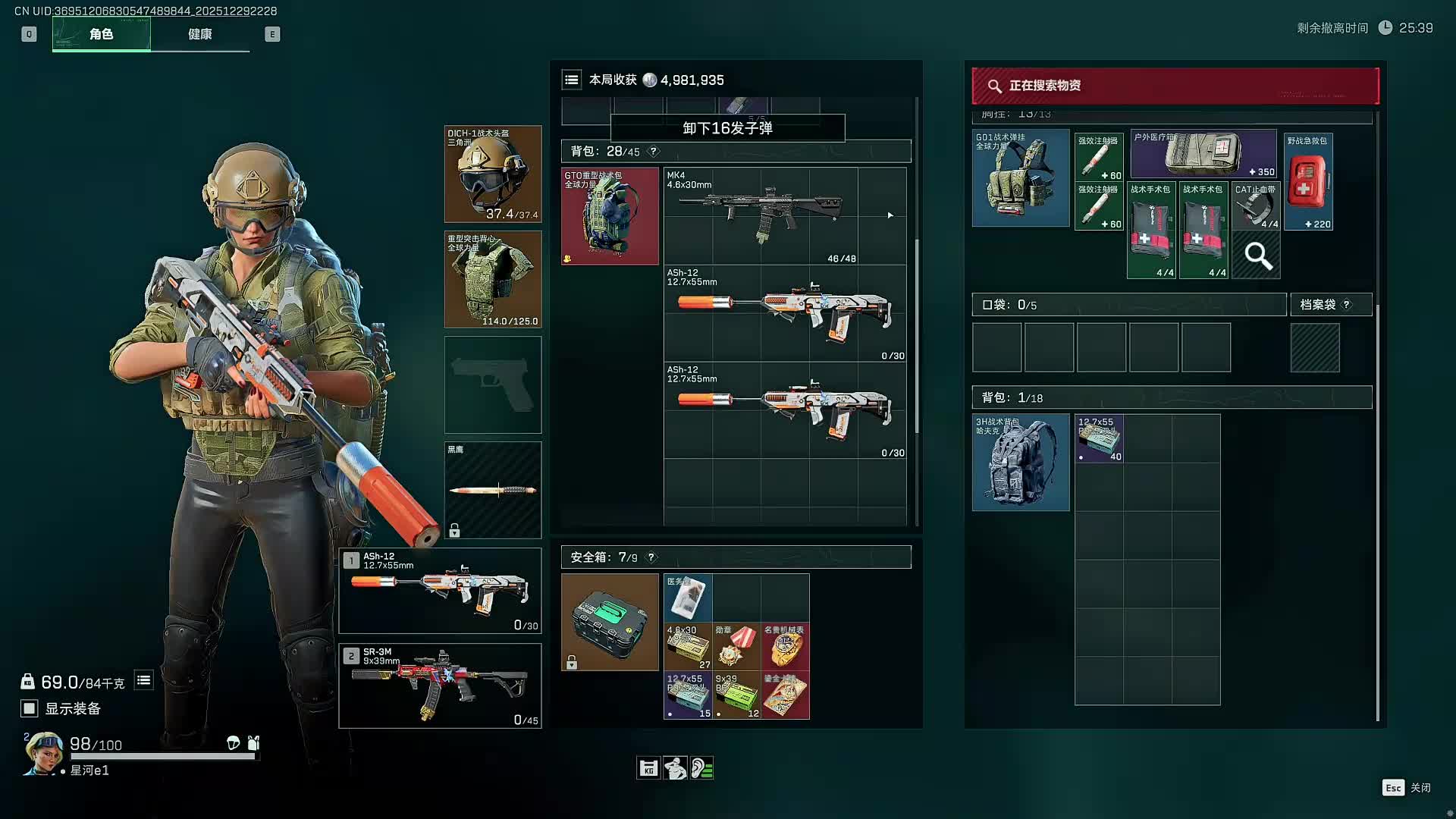Select the G01 tactical chest rig
The width and height of the screenshot is (1456, 819).
(x=1021, y=178)
